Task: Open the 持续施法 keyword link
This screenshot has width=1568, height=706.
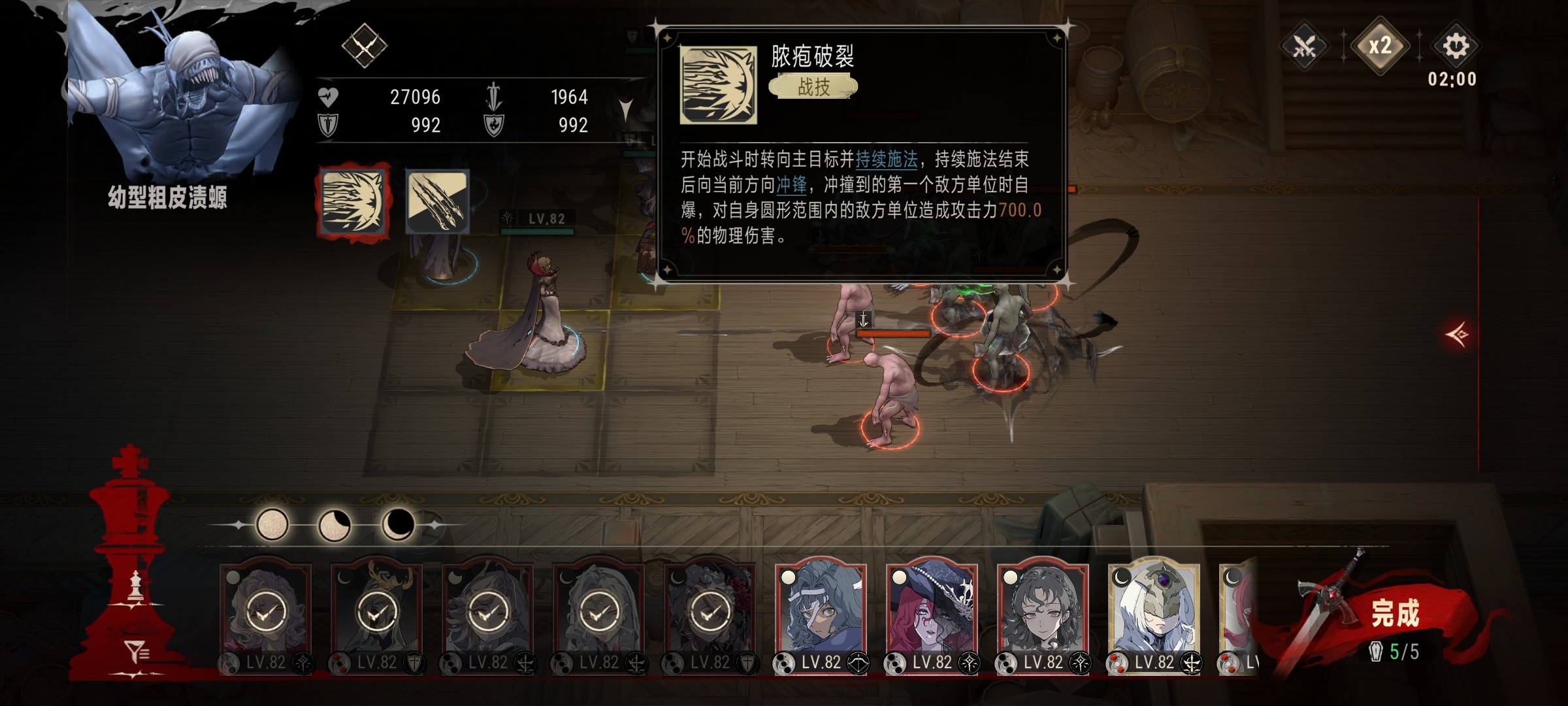Action: point(886,159)
